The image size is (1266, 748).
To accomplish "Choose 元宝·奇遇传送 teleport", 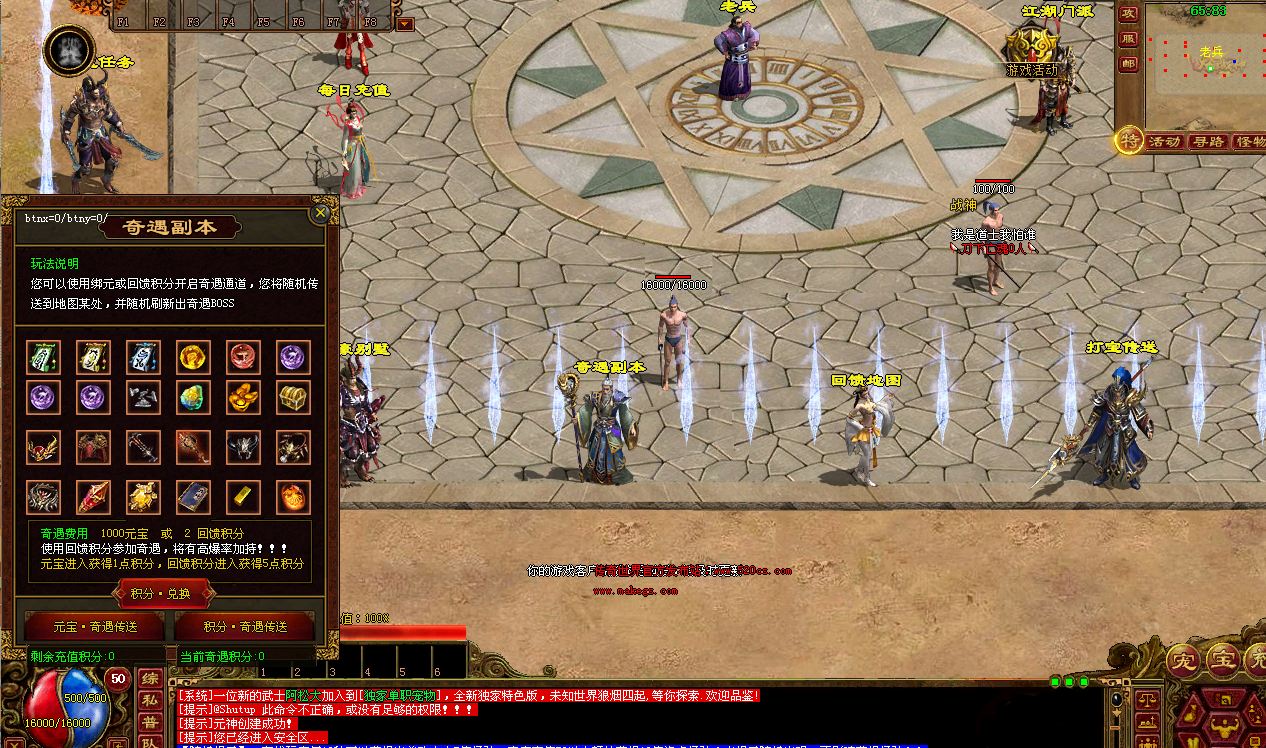I will coord(95,627).
